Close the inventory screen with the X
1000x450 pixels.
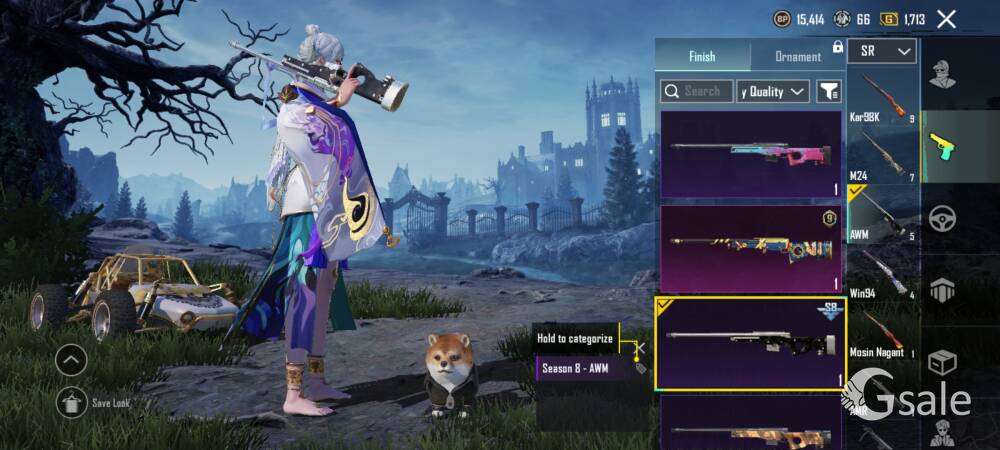pyautogui.click(x=946, y=18)
